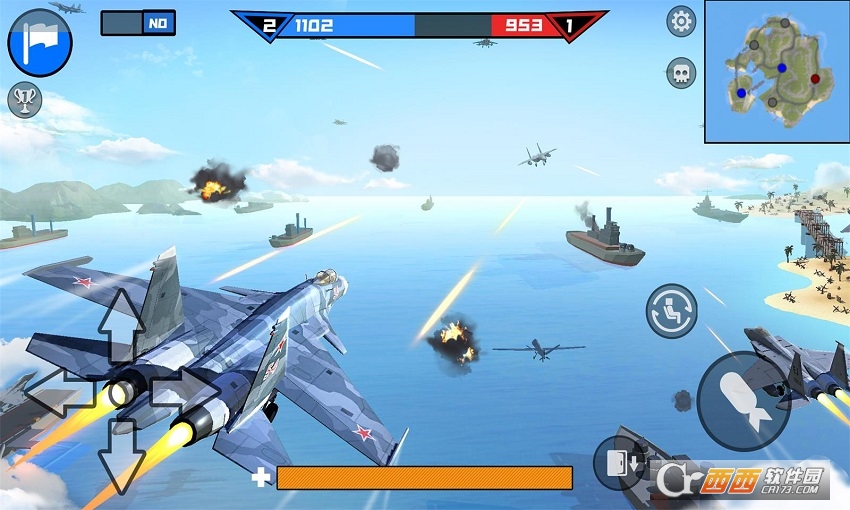This screenshot has height=510, width=850.
Task: Open the island minimap
Action: [776, 71]
